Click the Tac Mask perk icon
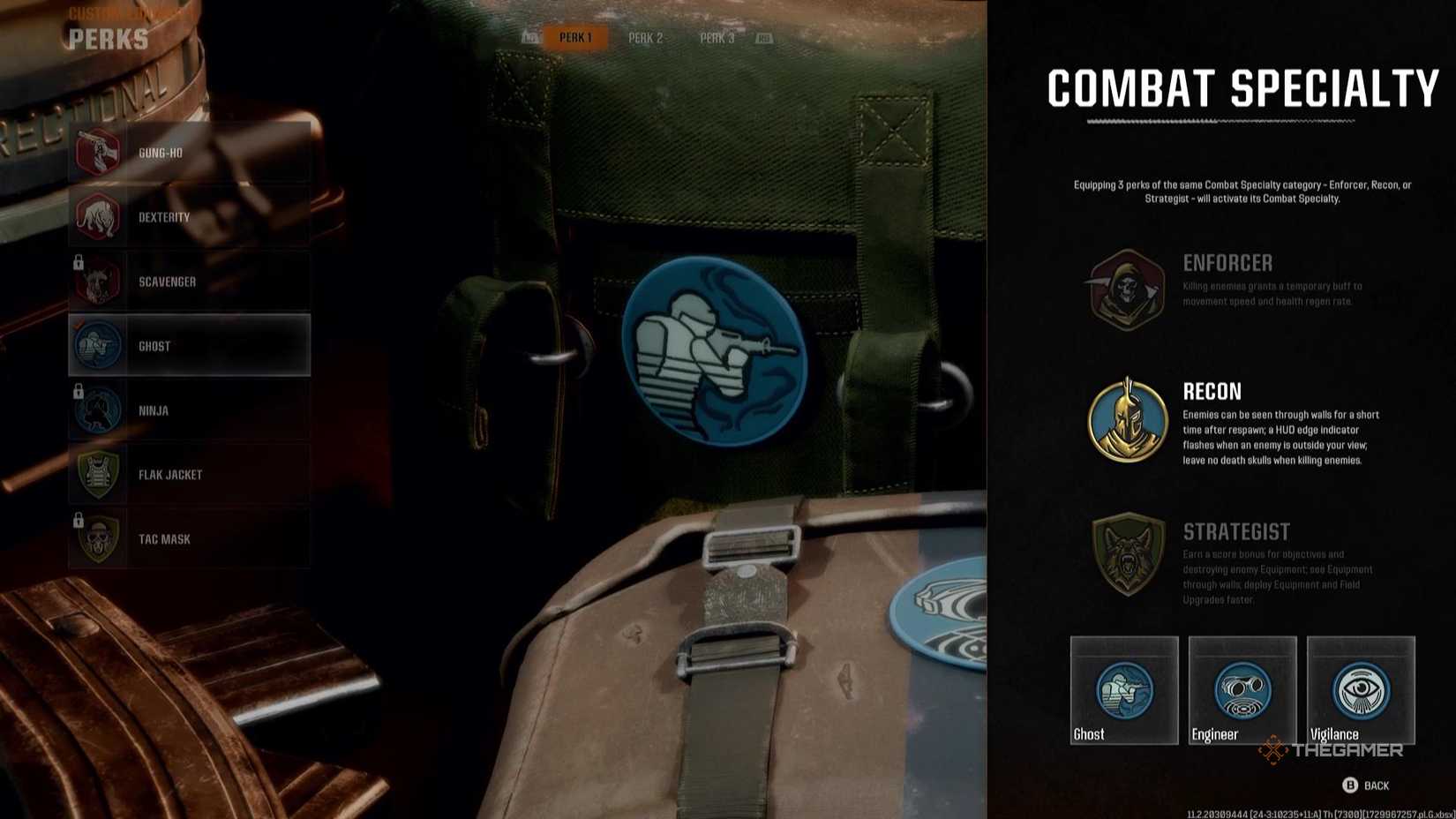 (x=99, y=538)
